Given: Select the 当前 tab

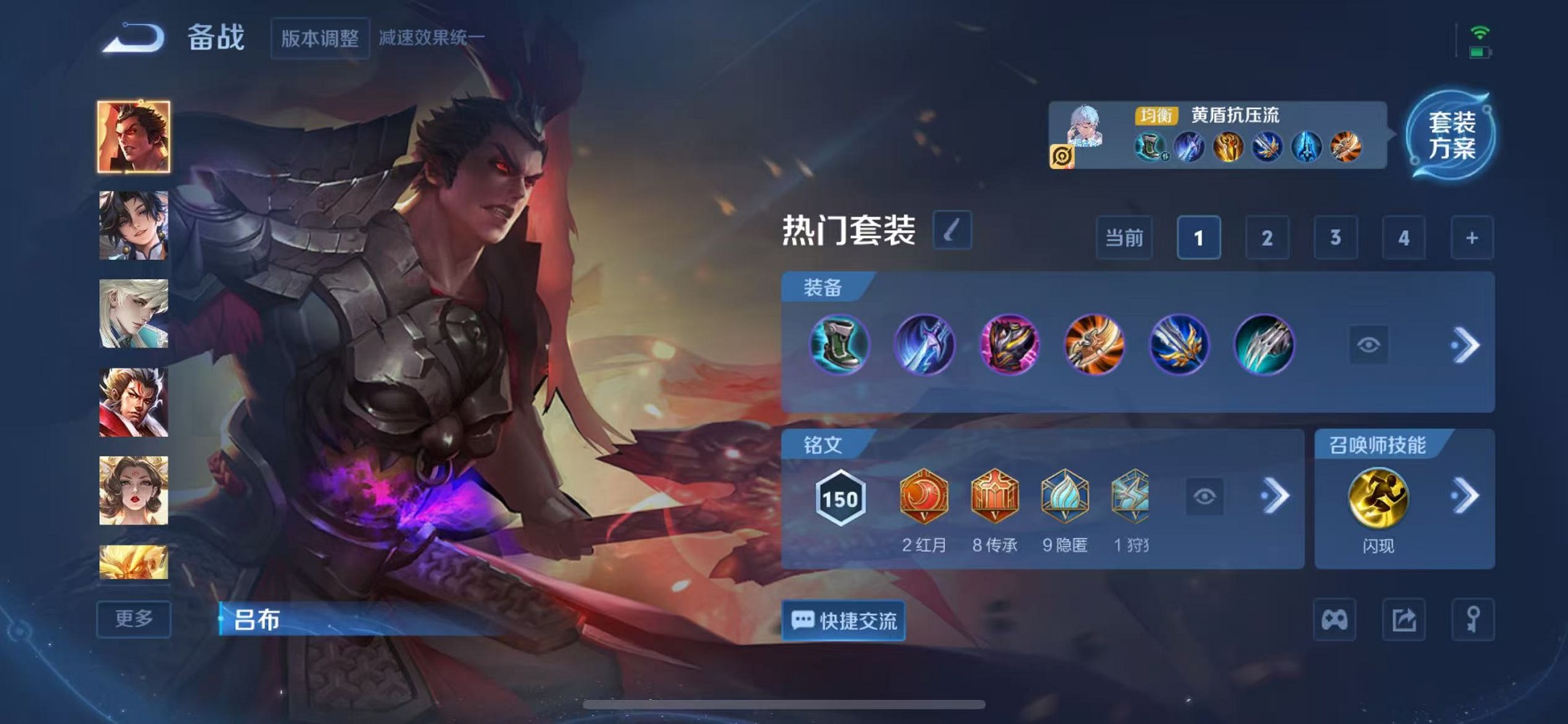Looking at the screenshot, I should point(1124,237).
